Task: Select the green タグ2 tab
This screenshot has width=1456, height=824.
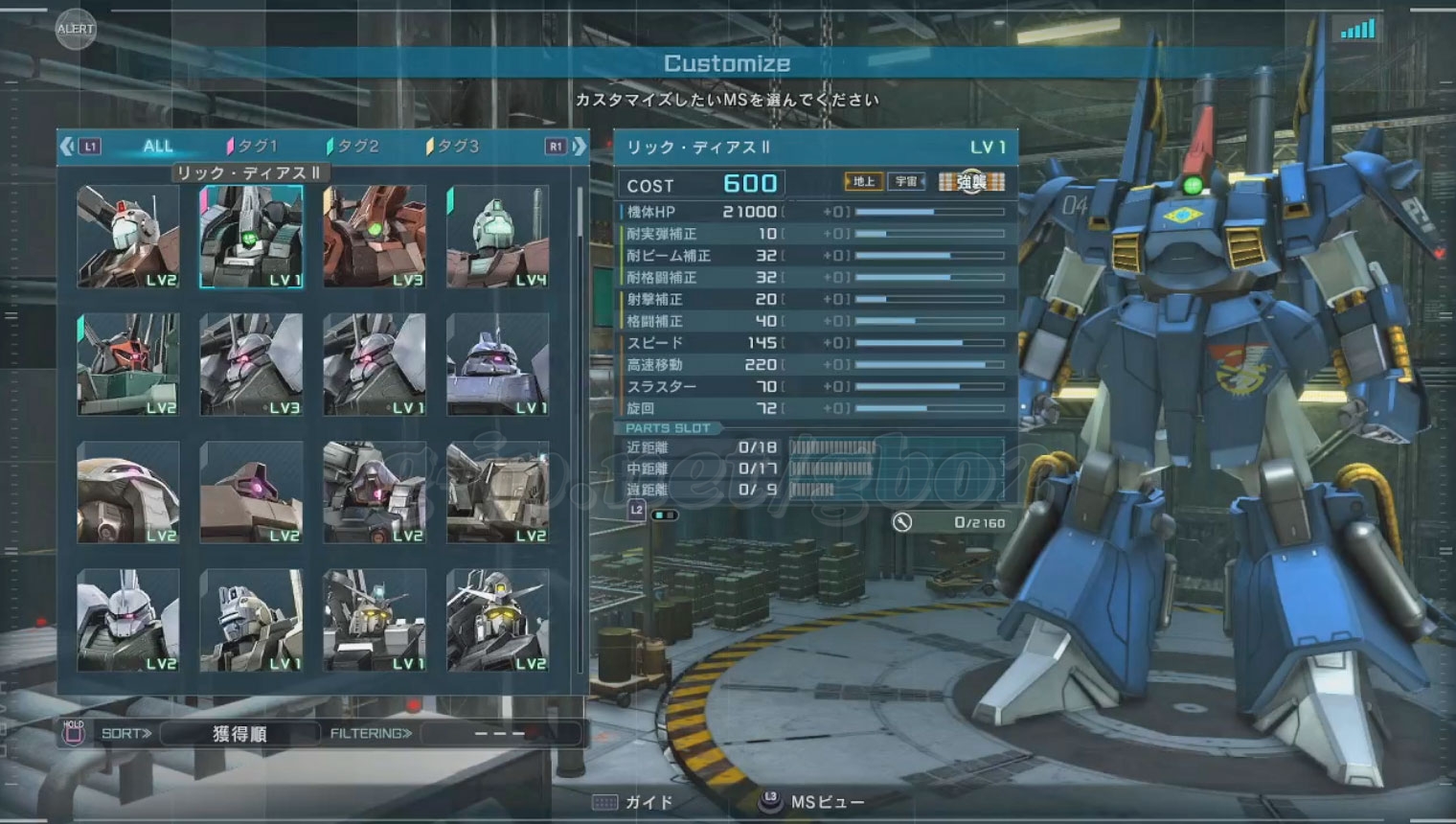Action: pyautogui.click(x=354, y=147)
